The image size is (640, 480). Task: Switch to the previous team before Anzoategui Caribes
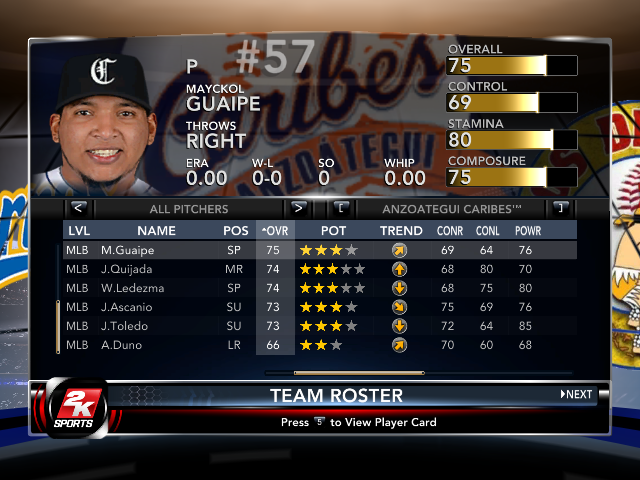pyautogui.click(x=342, y=209)
